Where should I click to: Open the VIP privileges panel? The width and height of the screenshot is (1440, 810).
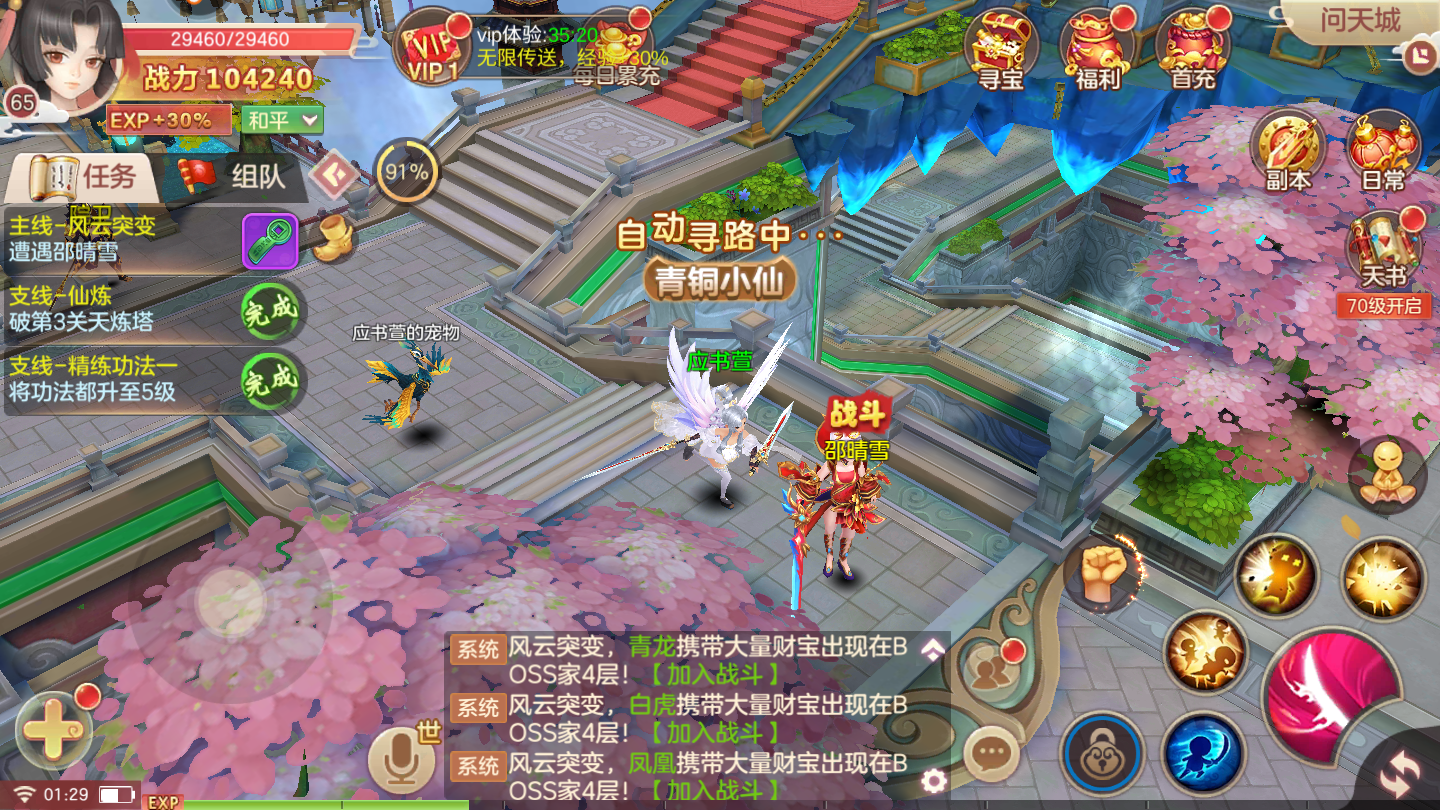432,48
